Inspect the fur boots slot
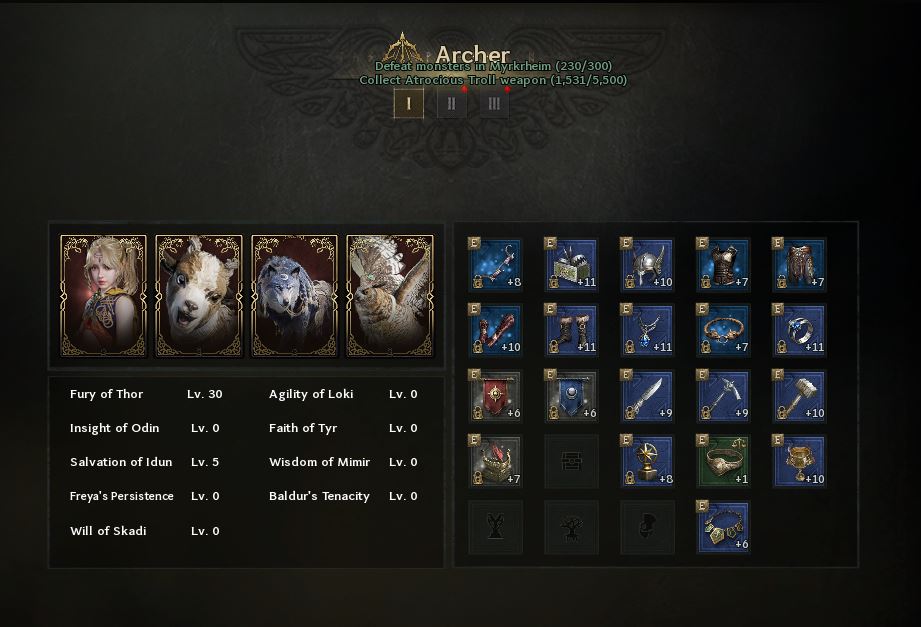Screen dimensions: 921x627 coord(572,330)
